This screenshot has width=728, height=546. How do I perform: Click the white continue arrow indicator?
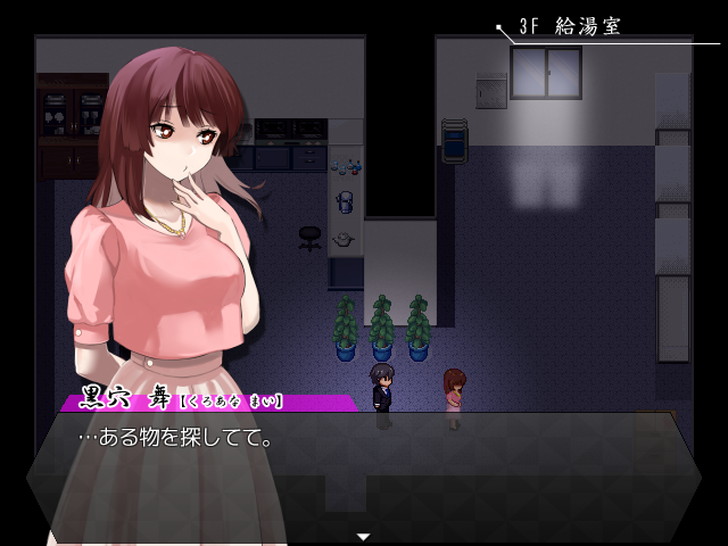coord(364,537)
